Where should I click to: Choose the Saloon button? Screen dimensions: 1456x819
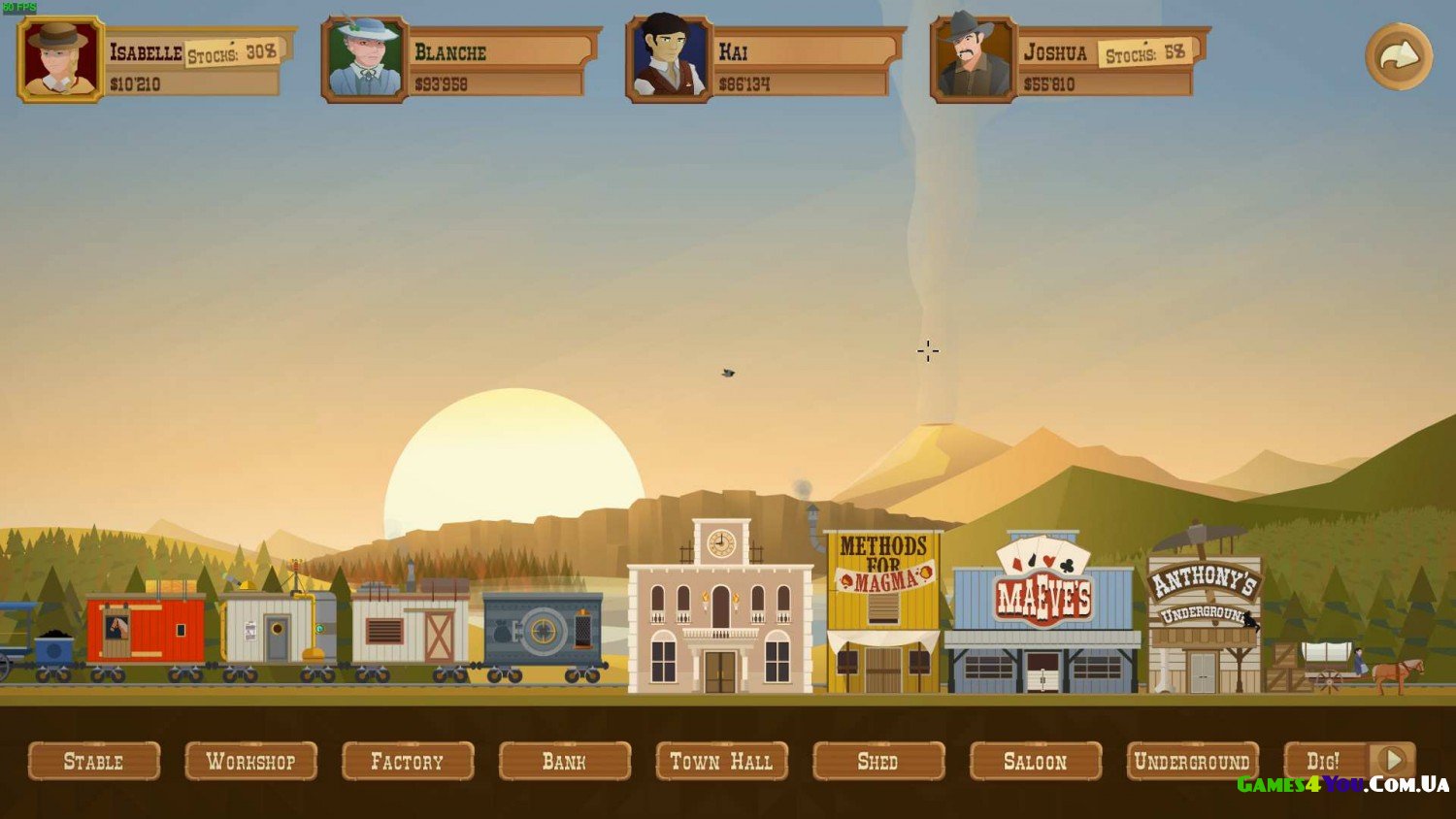1035,762
